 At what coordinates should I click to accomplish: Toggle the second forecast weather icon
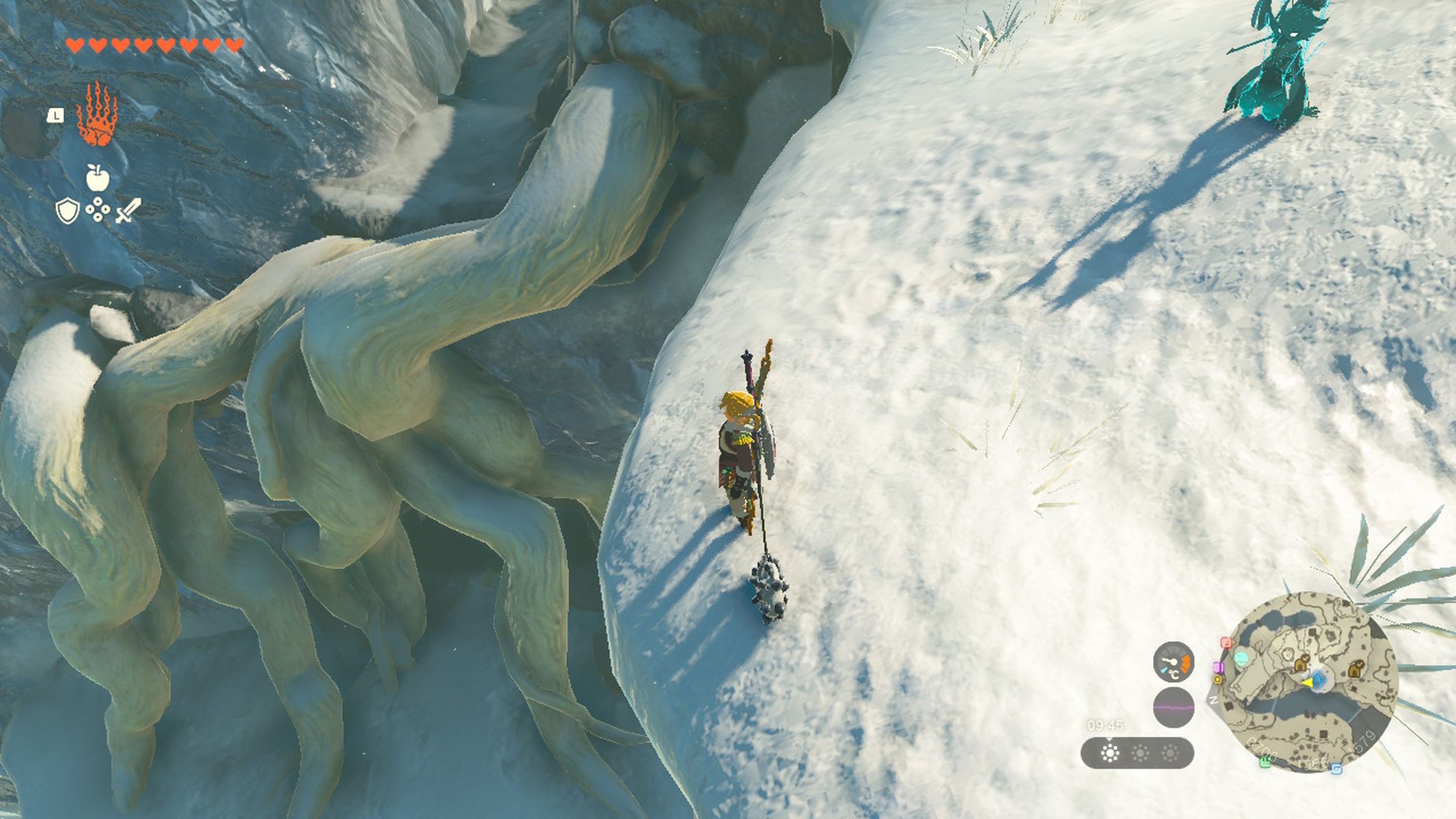point(1140,752)
